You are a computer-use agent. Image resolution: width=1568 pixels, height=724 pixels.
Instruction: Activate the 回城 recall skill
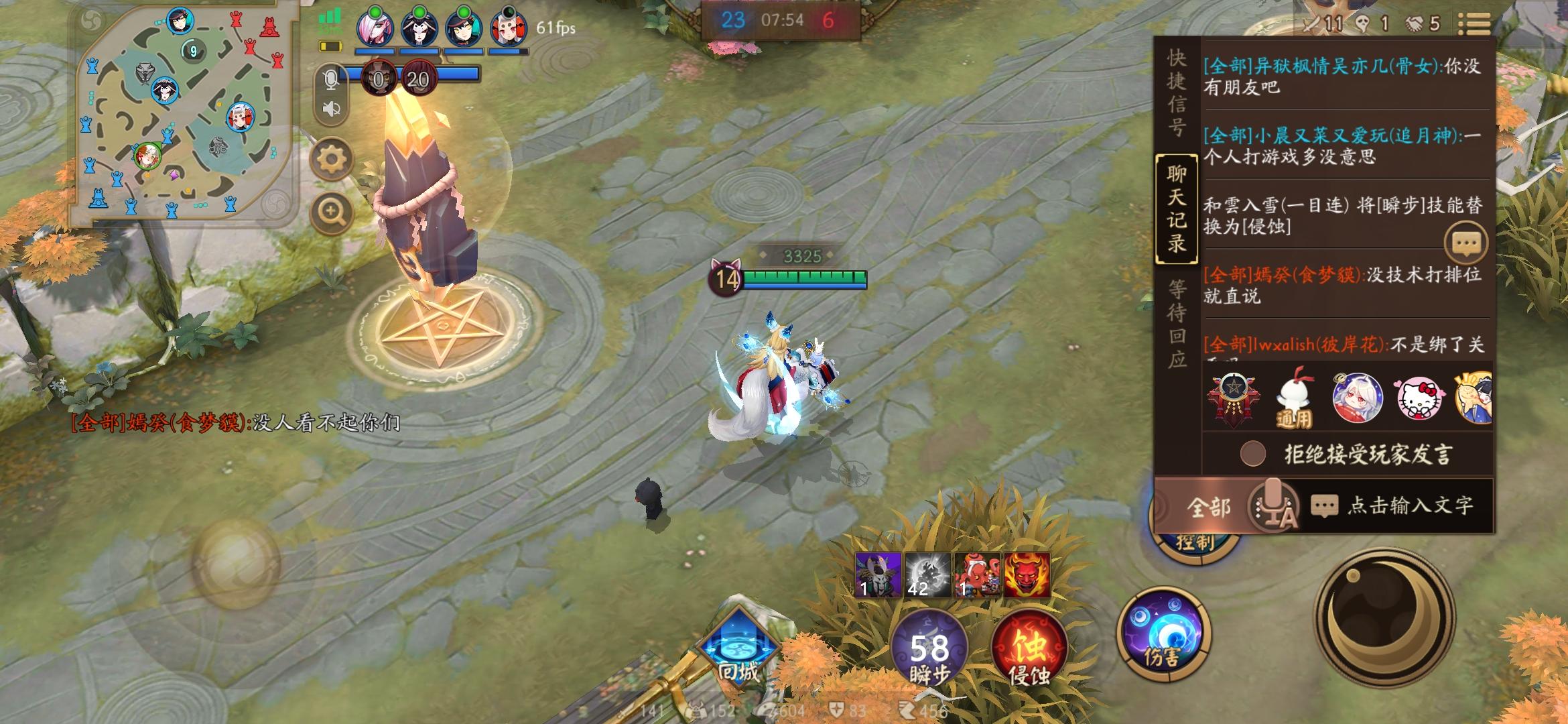[737, 645]
